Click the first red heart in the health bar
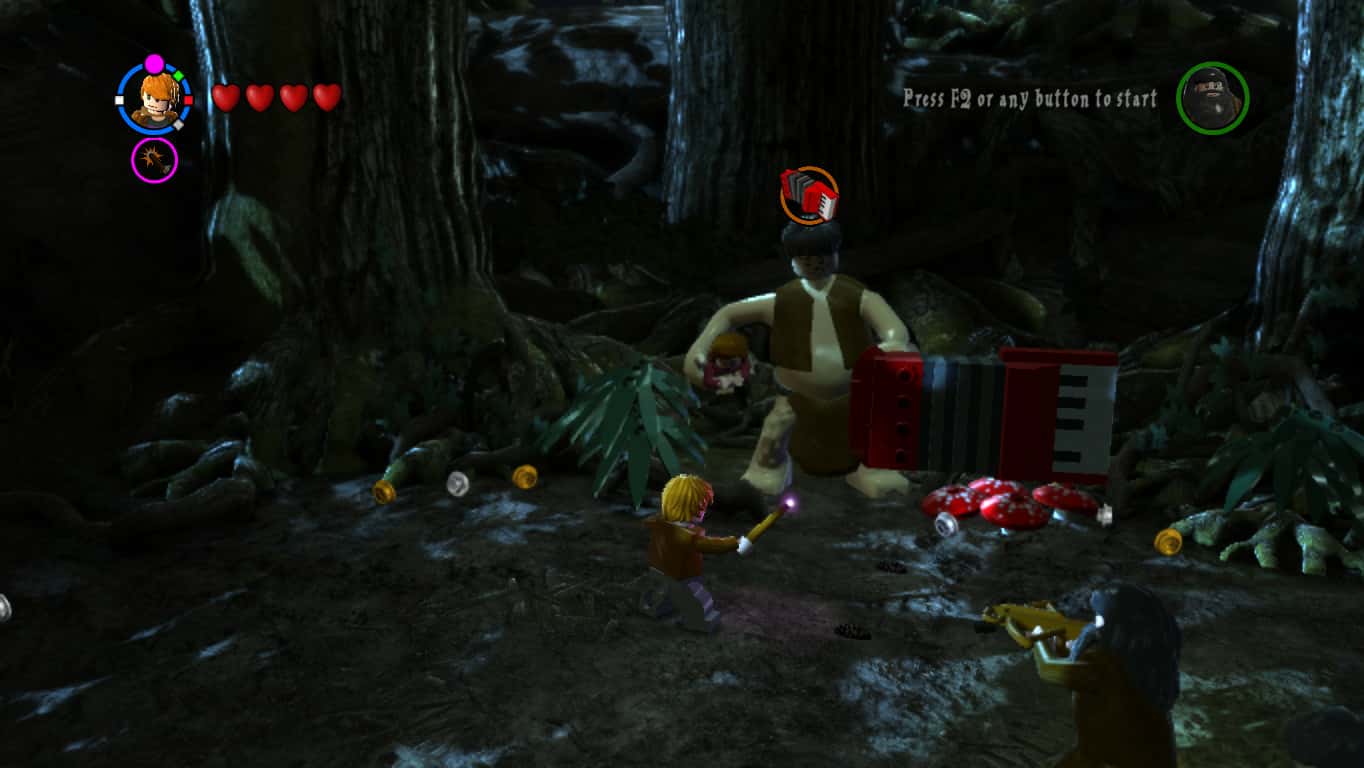 pos(224,98)
